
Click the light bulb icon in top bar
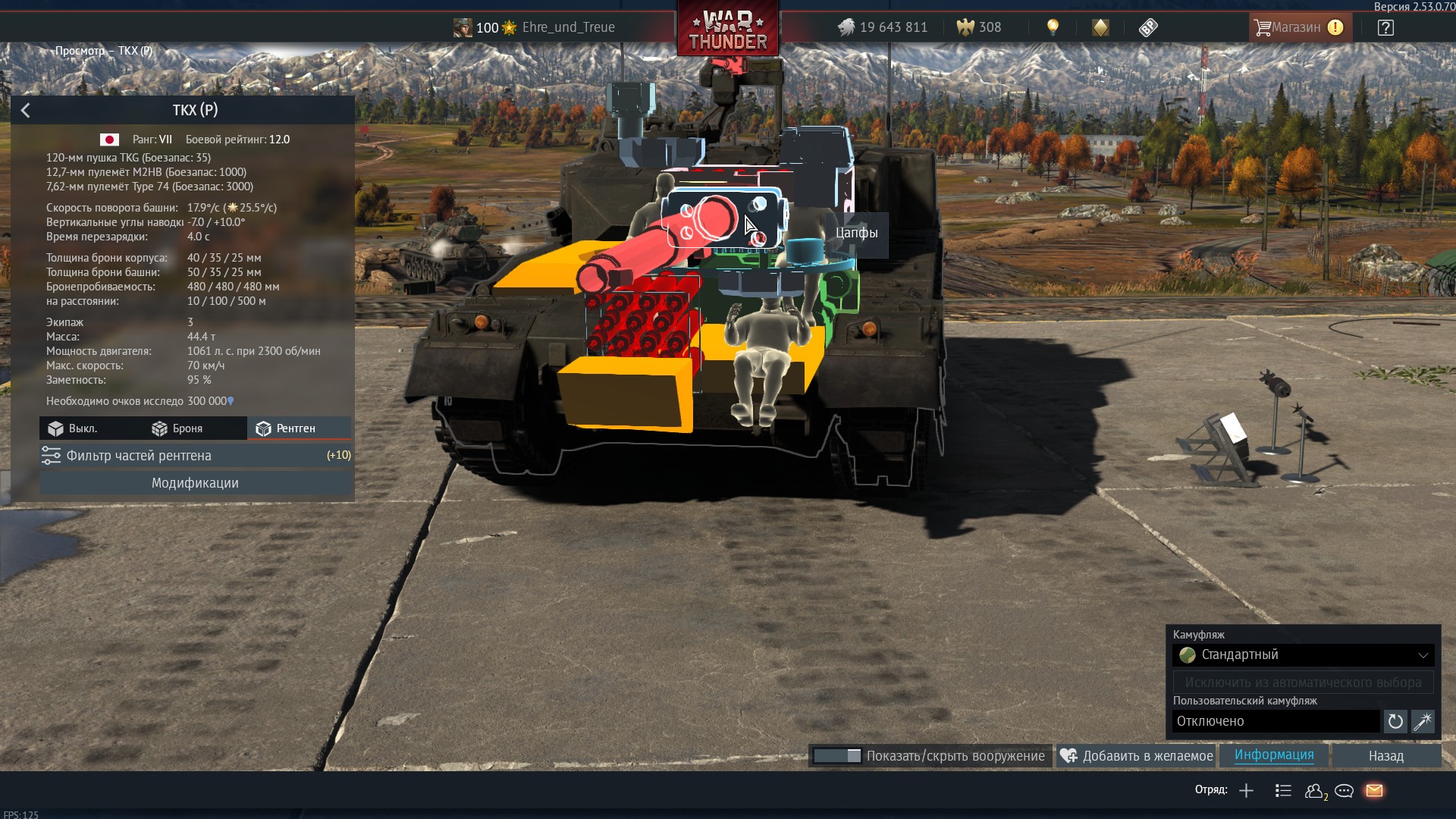[x=1053, y=27]
